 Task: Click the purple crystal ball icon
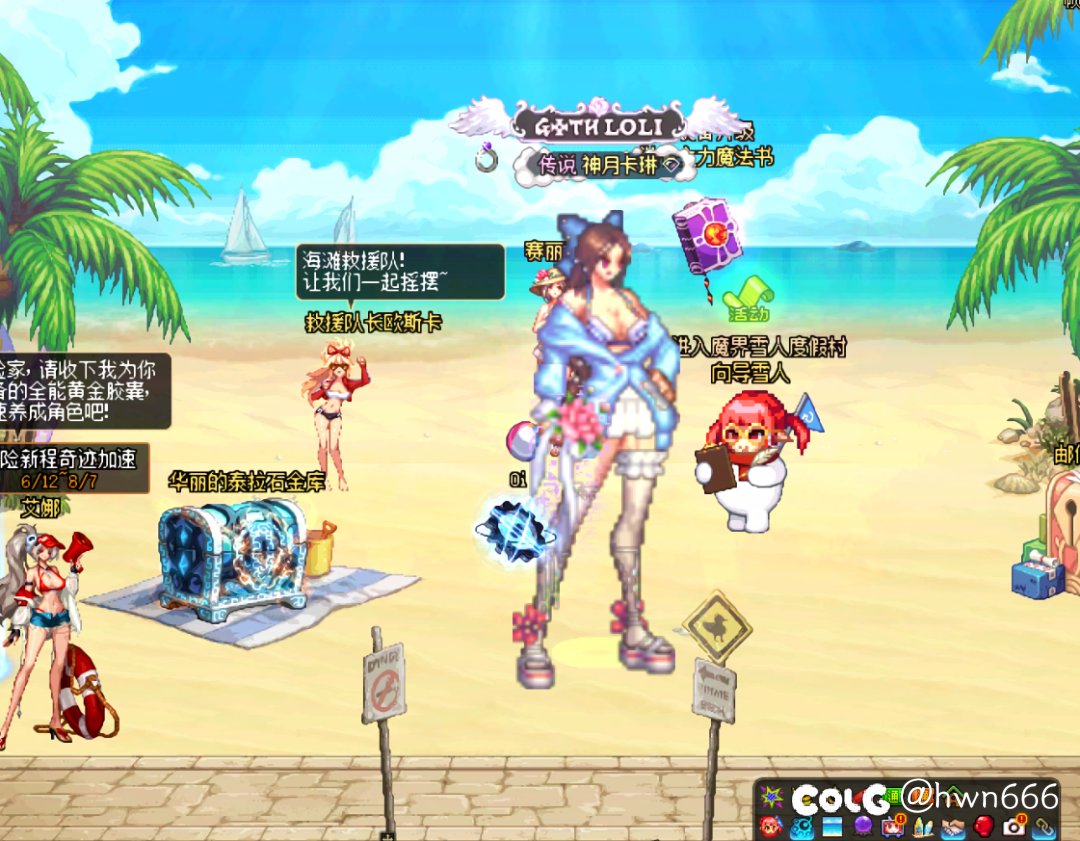coord(863,826)
